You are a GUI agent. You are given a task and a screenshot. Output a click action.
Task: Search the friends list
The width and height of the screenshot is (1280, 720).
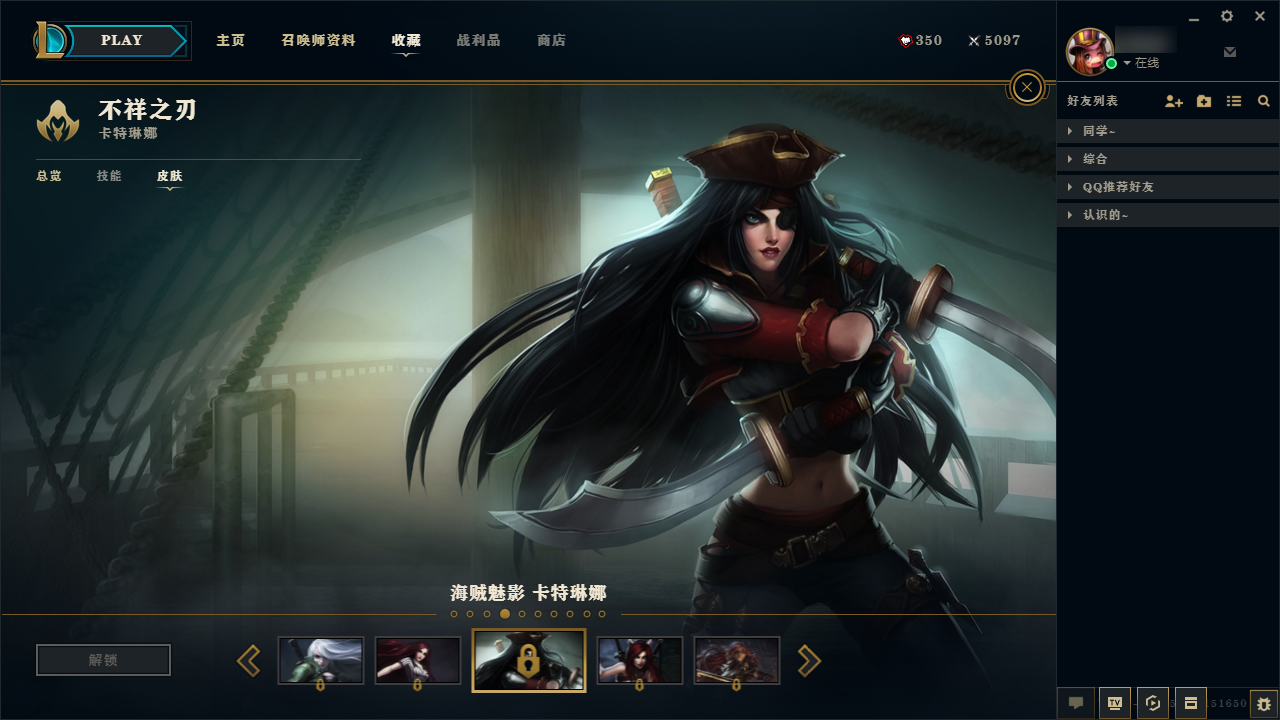pyautogui.click(x=1264, y=101)
